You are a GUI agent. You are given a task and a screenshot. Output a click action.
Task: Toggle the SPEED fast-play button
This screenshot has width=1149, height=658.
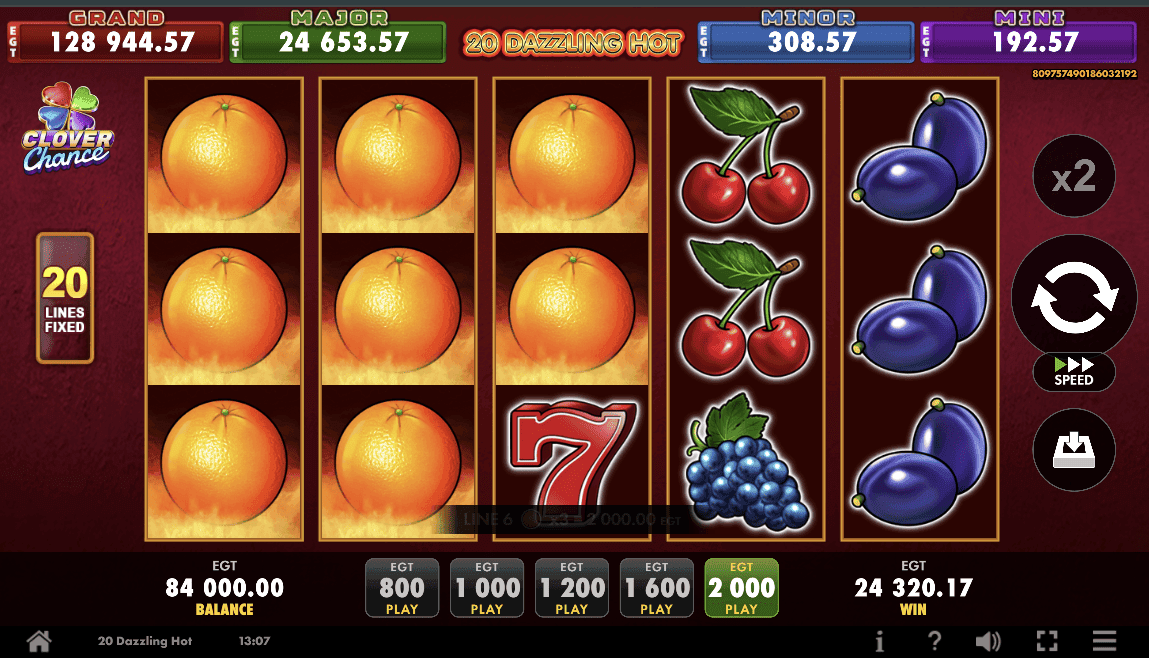click(1074, 372)
